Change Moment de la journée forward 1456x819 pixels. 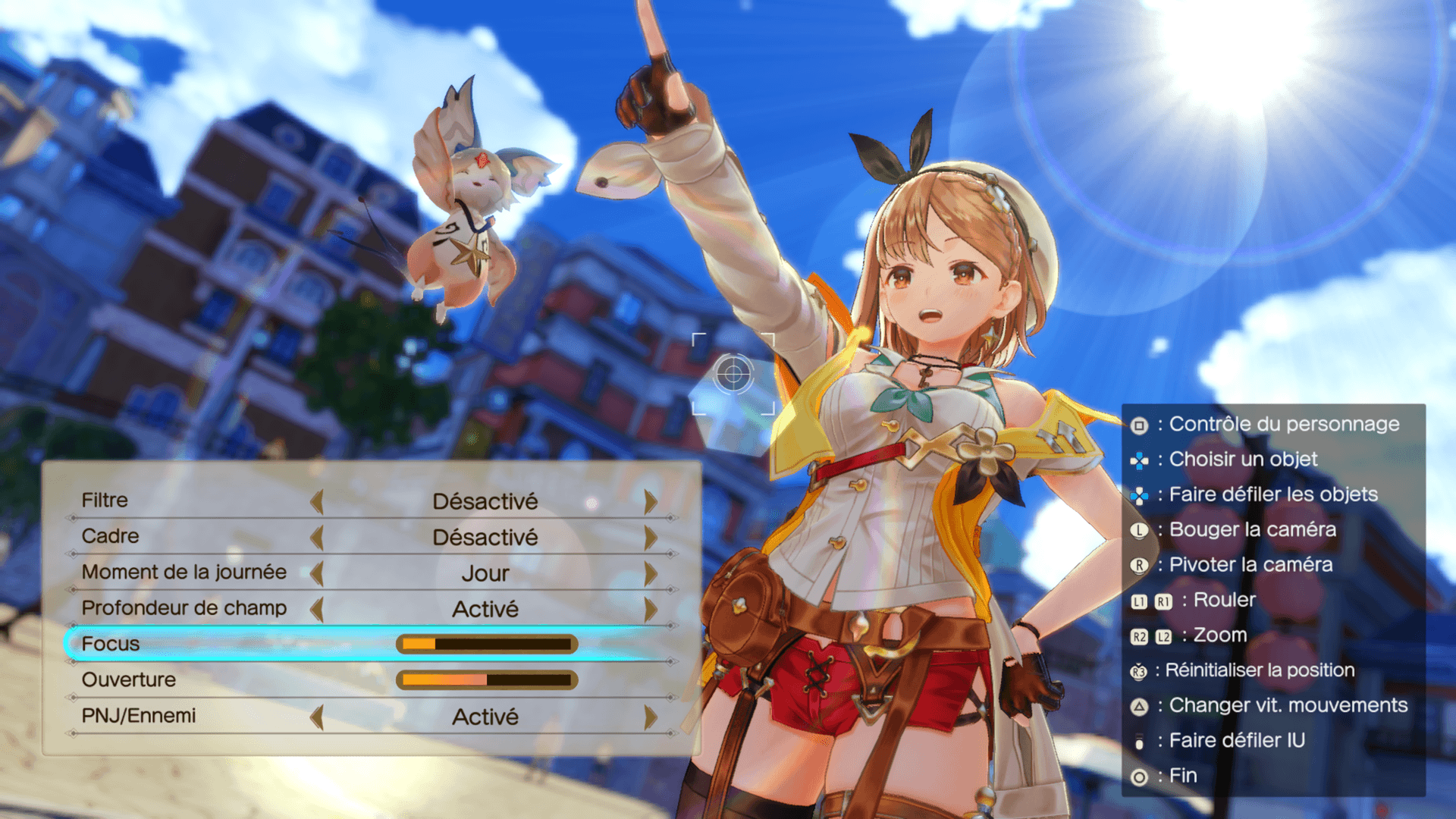click(650, 573)
